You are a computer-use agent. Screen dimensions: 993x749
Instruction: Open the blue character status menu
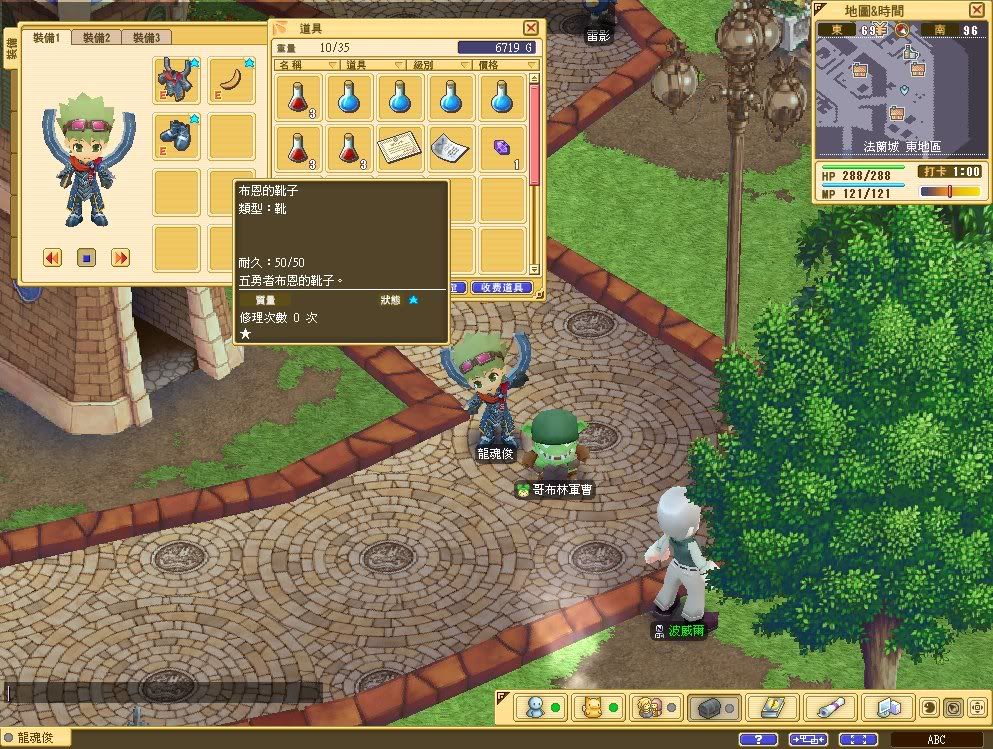pyautogui.click(x=534, y=708)
